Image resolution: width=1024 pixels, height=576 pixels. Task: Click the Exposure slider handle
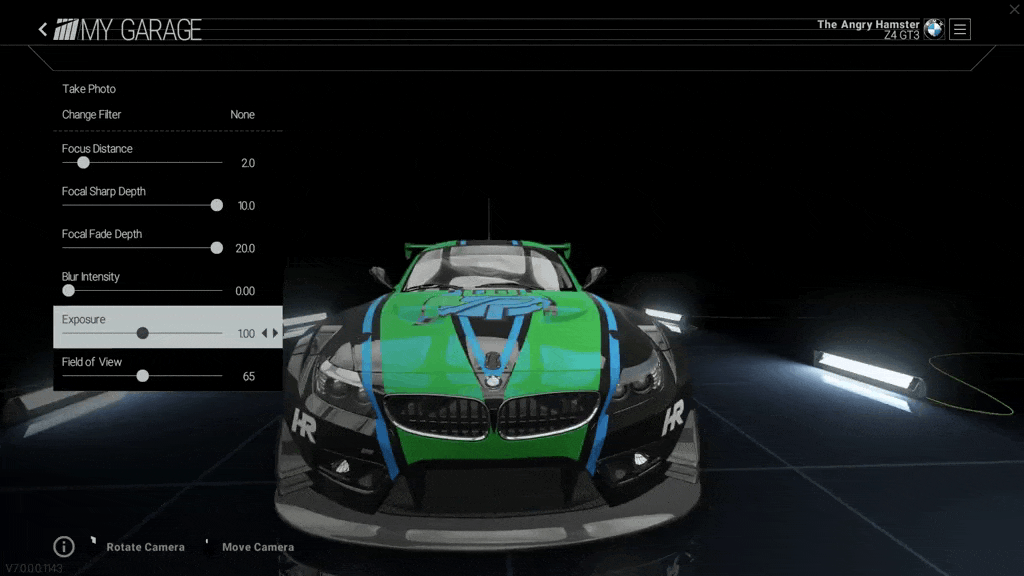click(142, 333)
